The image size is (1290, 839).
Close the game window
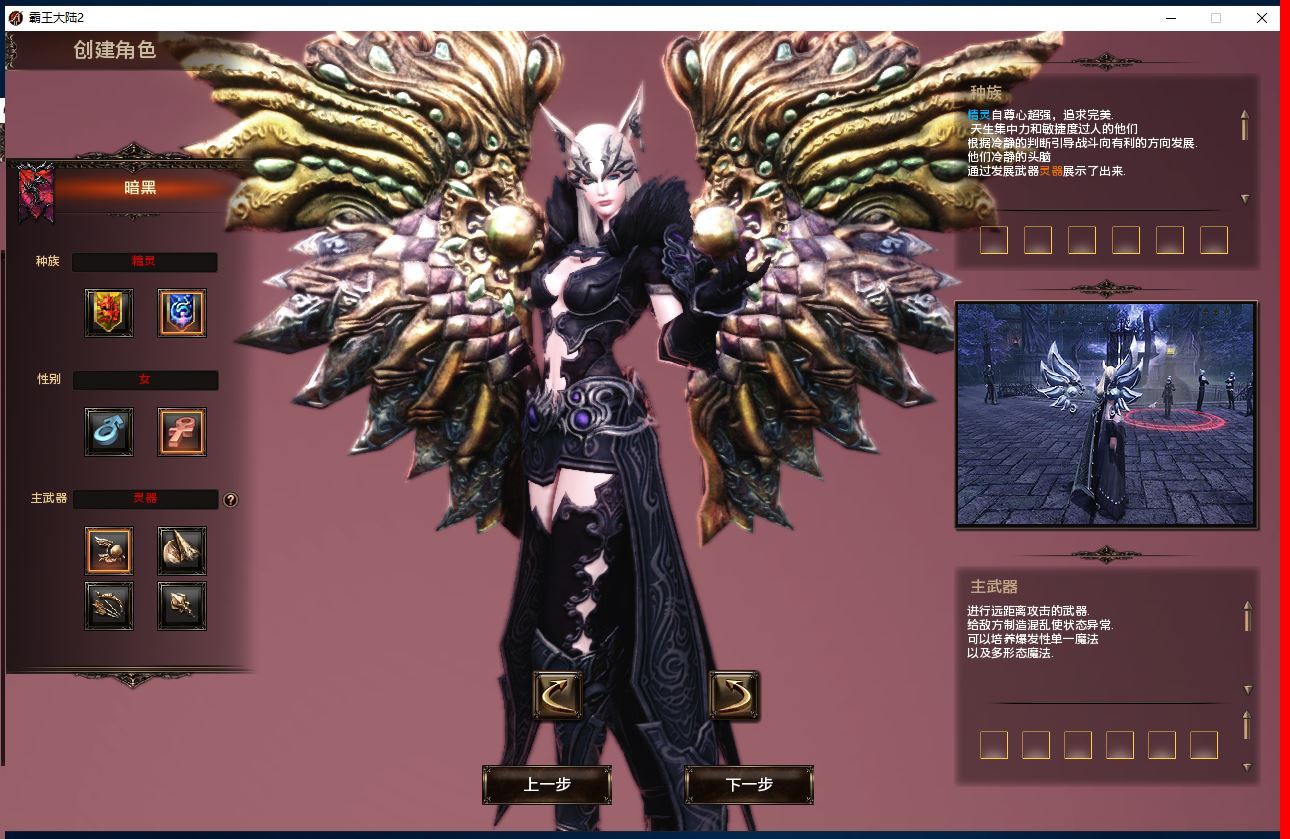tap(1262, 18)
